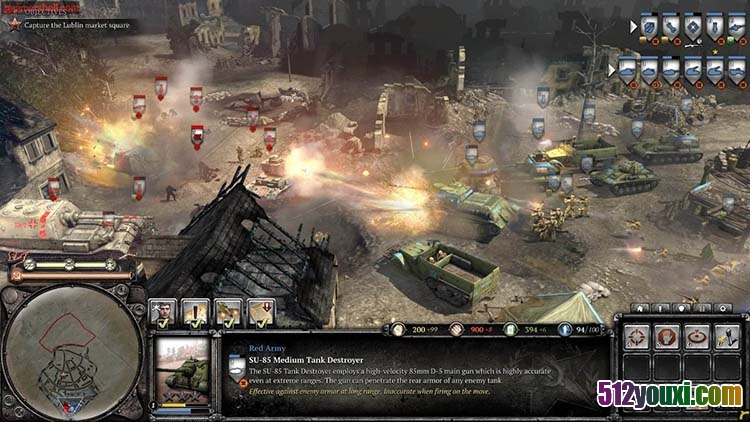Click the tank ability icon with checkmark
750x422 pixels.
[229, 312]
